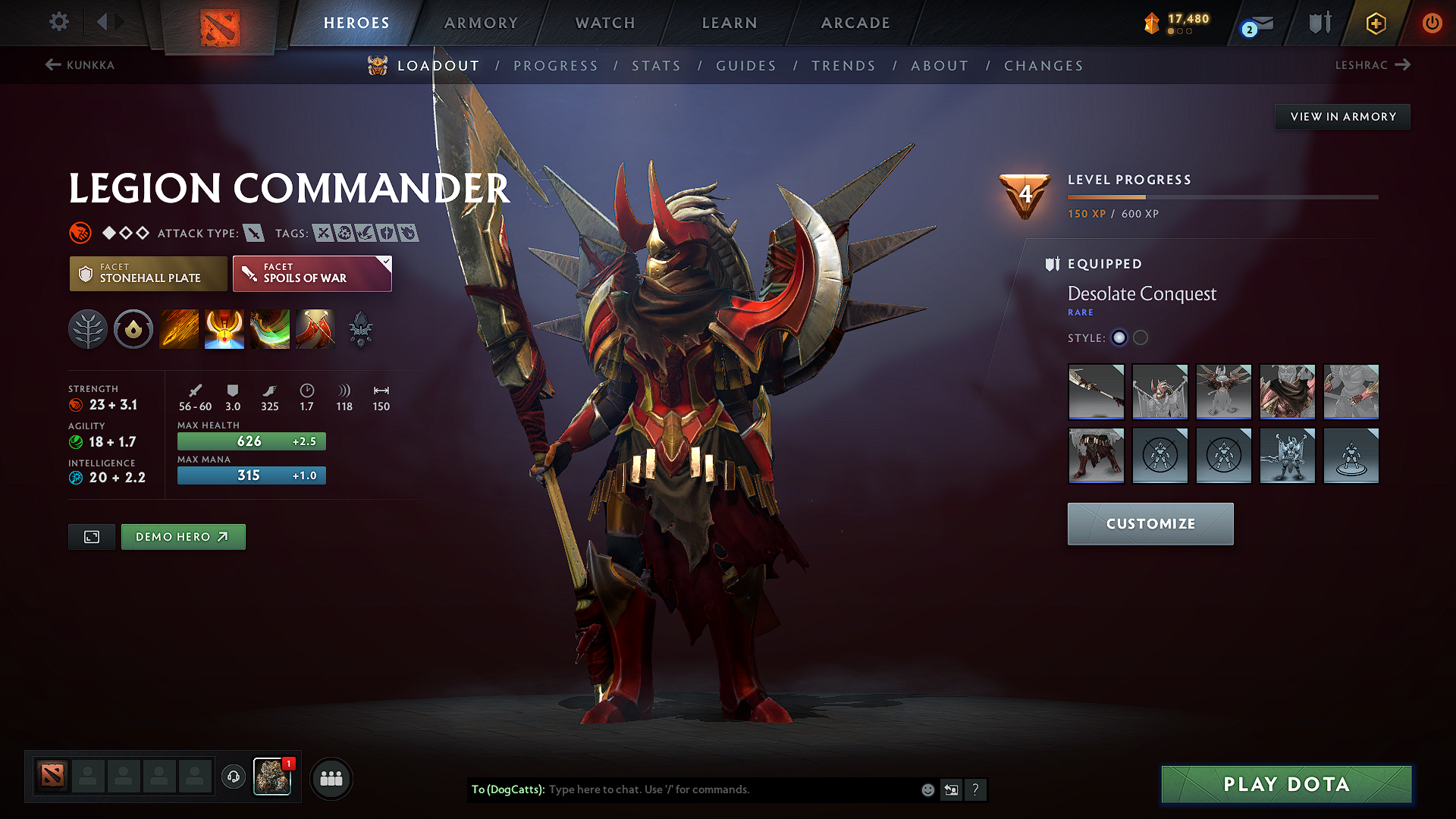Open the friends list icon near chat bar
The image size is (1456, 819).
[x=331, y=779]
